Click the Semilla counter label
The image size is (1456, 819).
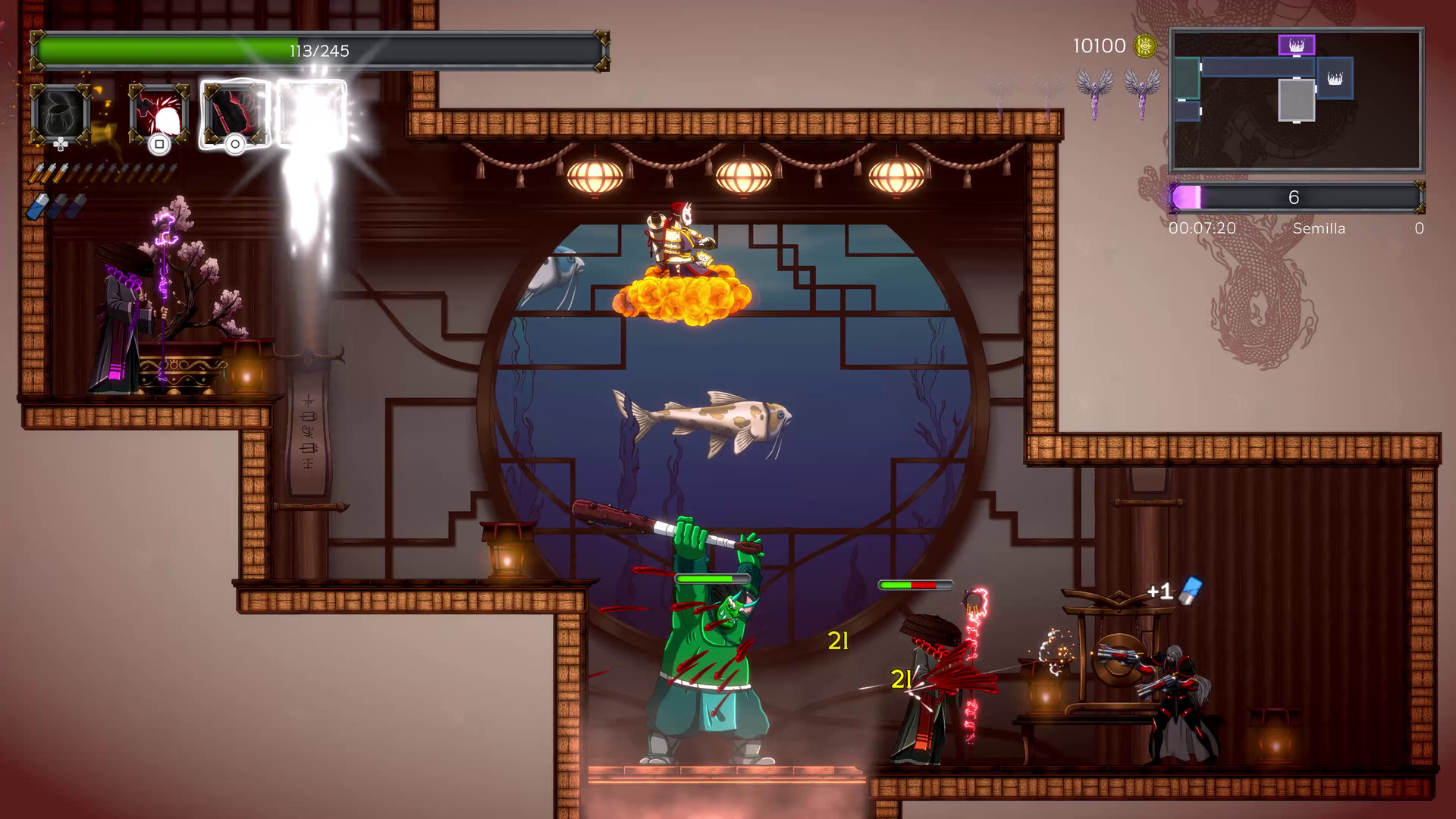point(1319,228)
